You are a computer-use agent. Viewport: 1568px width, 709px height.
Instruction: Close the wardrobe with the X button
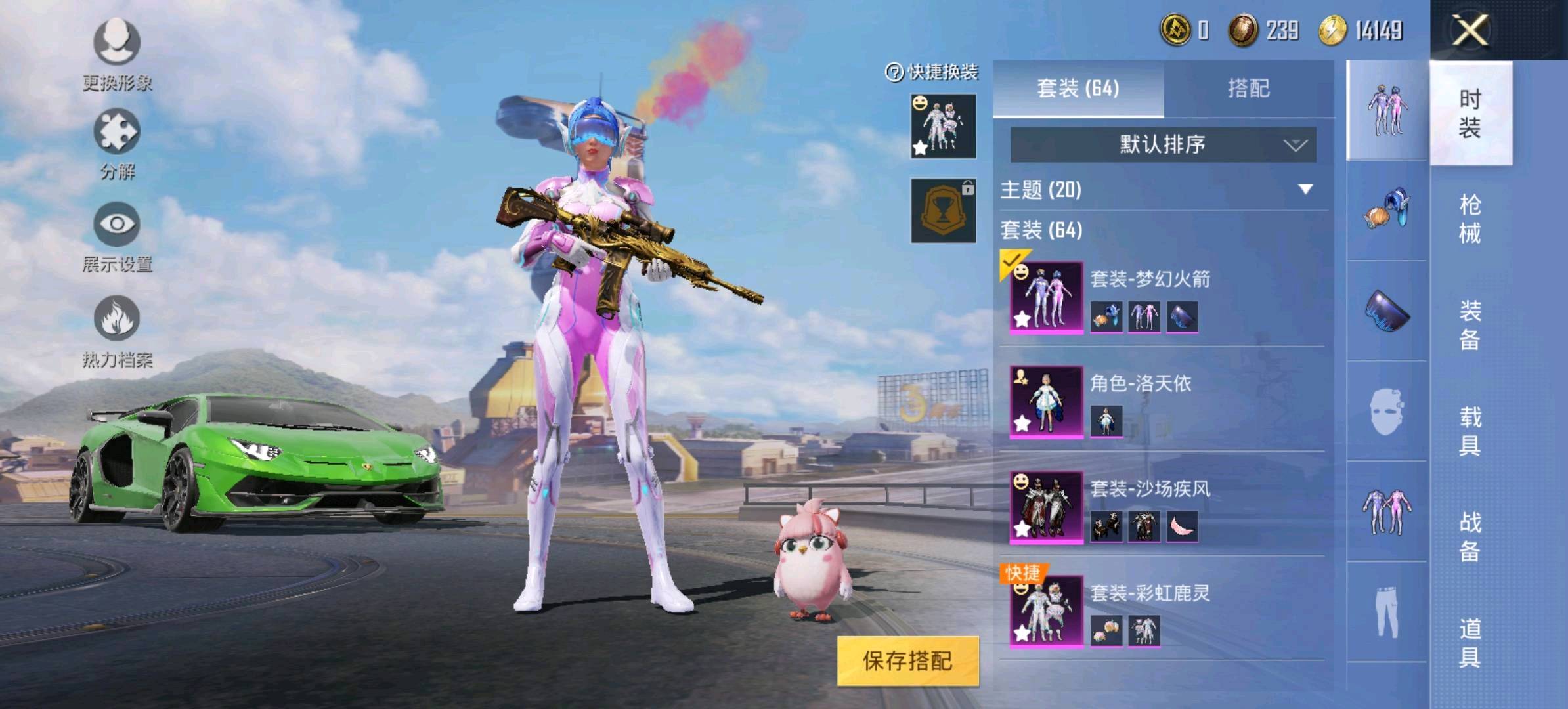point(1470,30)
